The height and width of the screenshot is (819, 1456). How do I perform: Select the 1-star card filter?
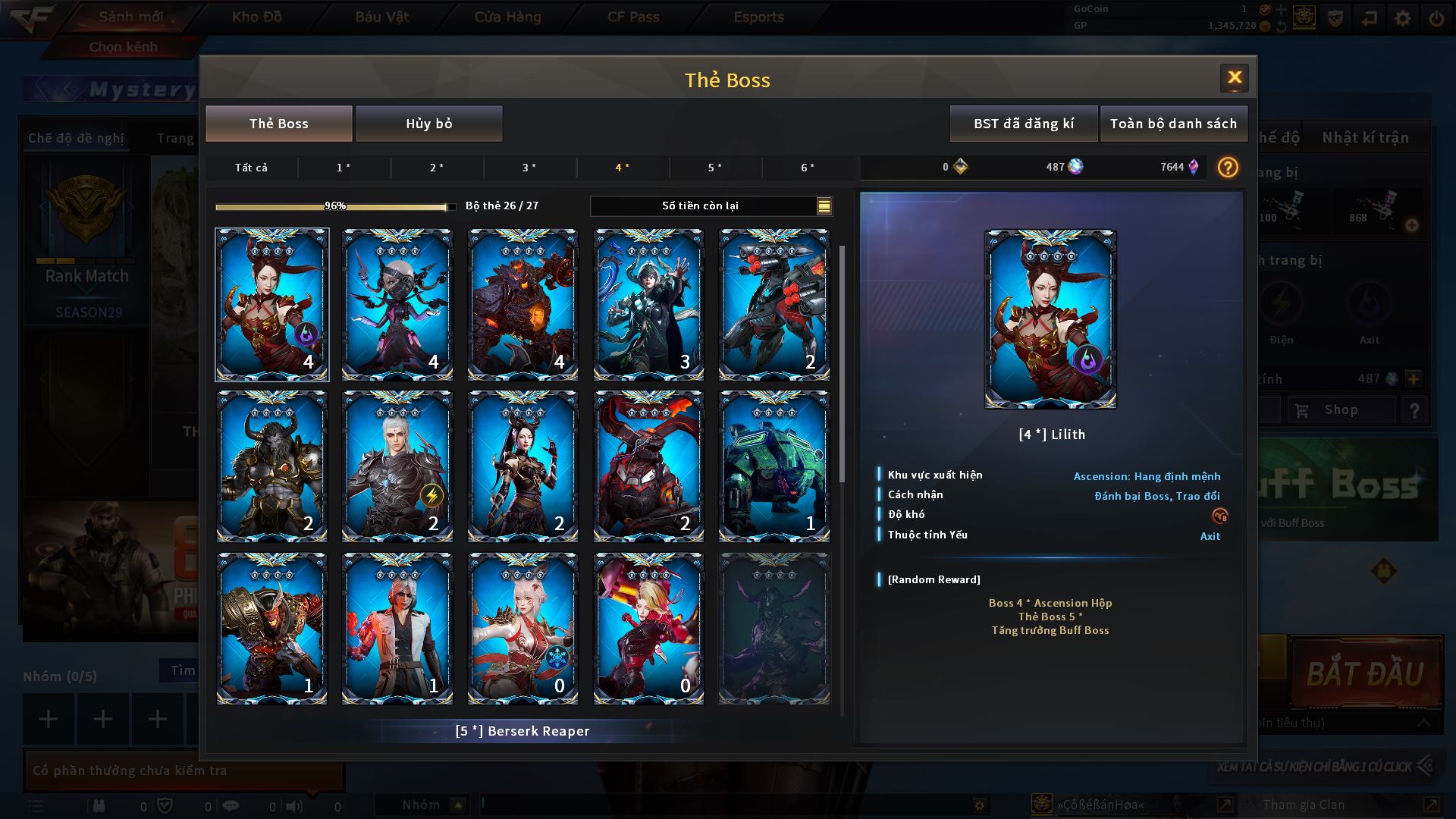344,168
